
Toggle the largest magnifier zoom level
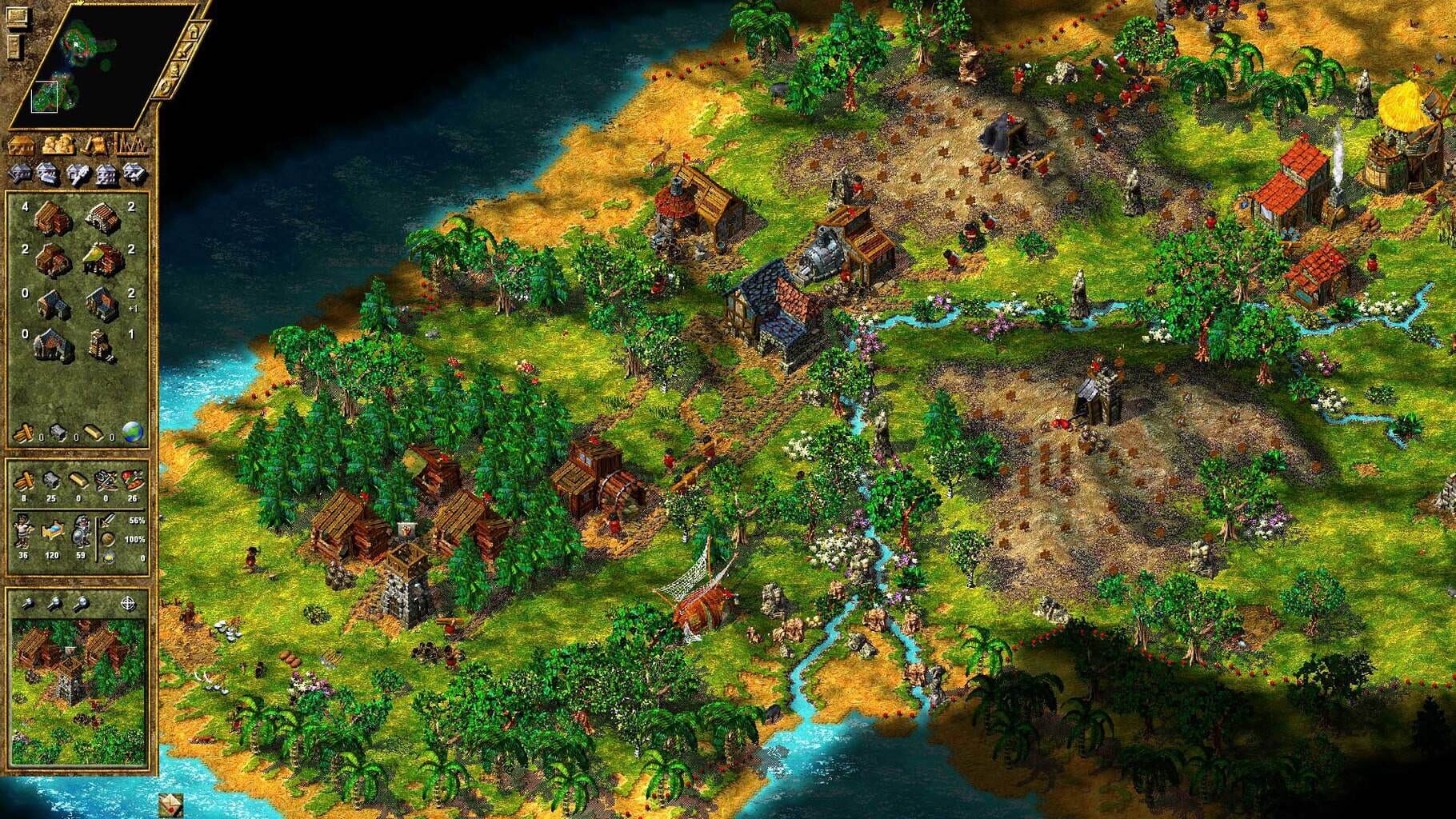[82, 604]
